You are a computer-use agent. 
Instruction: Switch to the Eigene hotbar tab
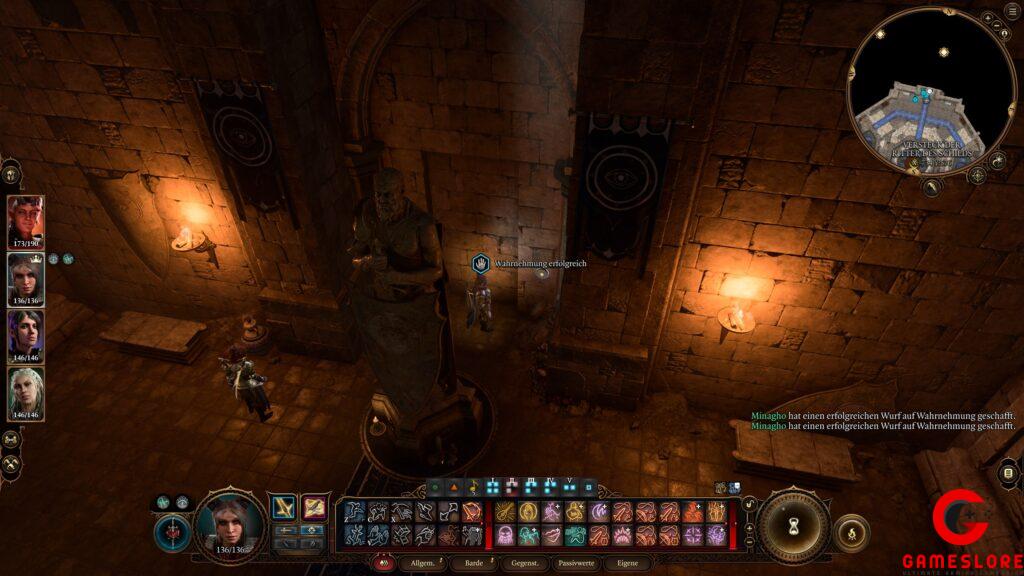[627, 564]
